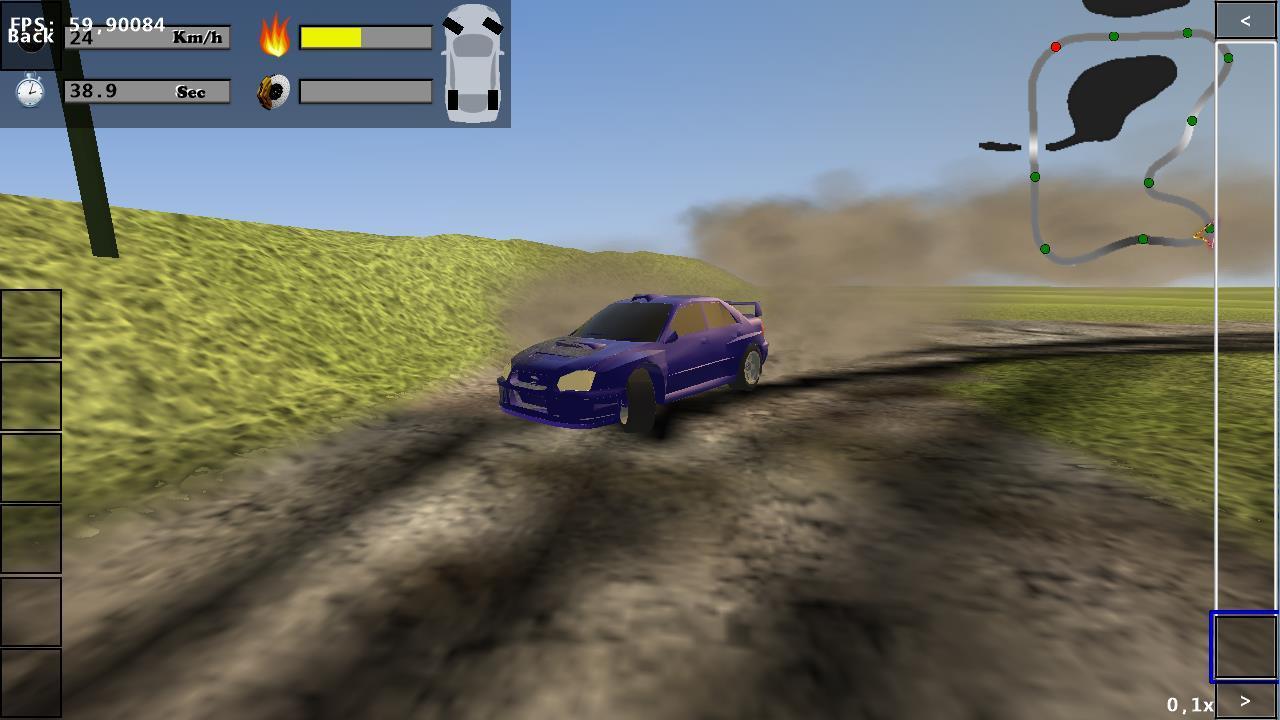
Task: Click the Back button
Action: pos(30,36)
